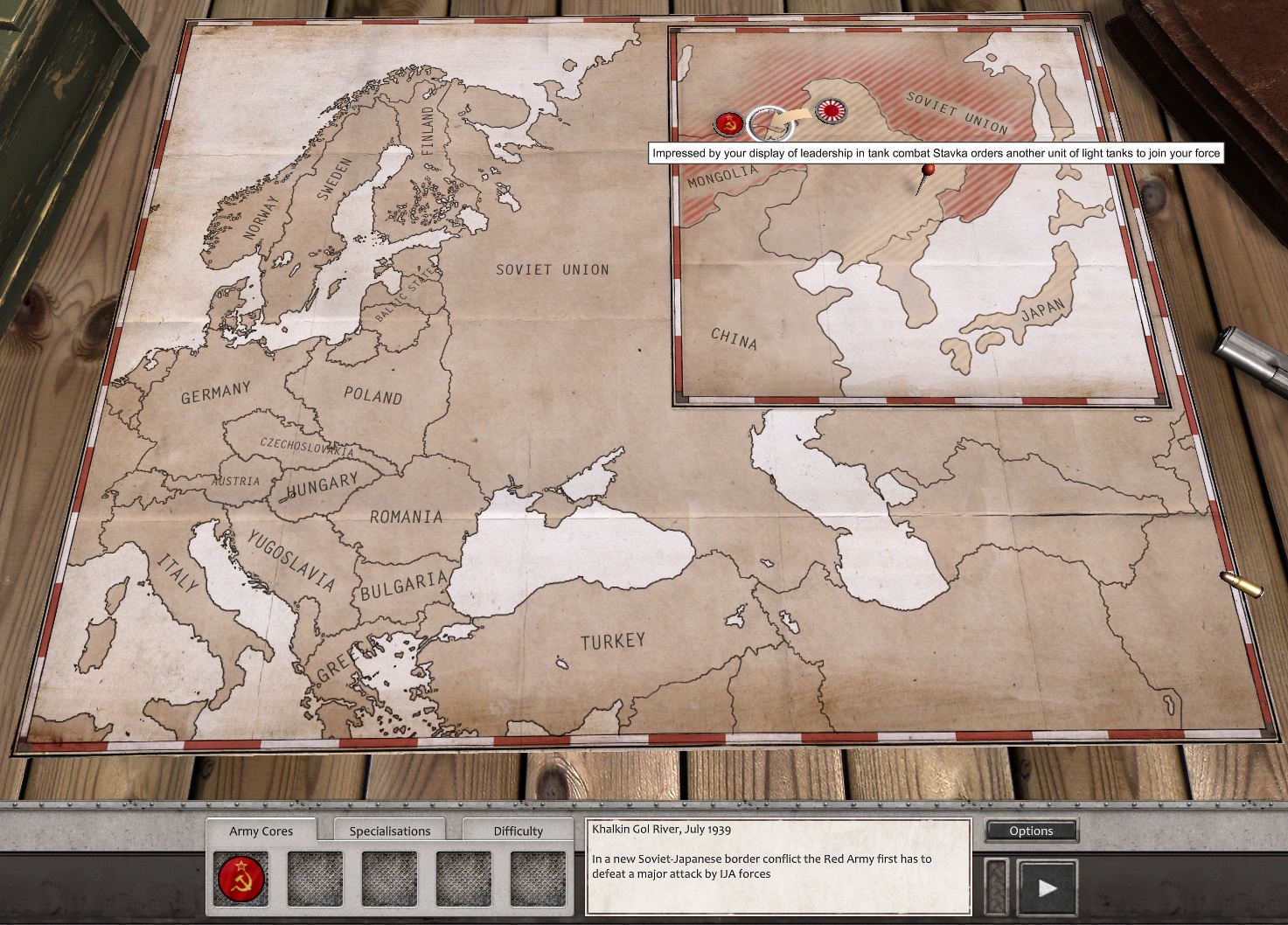Start the scenario with the play arrow button

point(1047,888)
